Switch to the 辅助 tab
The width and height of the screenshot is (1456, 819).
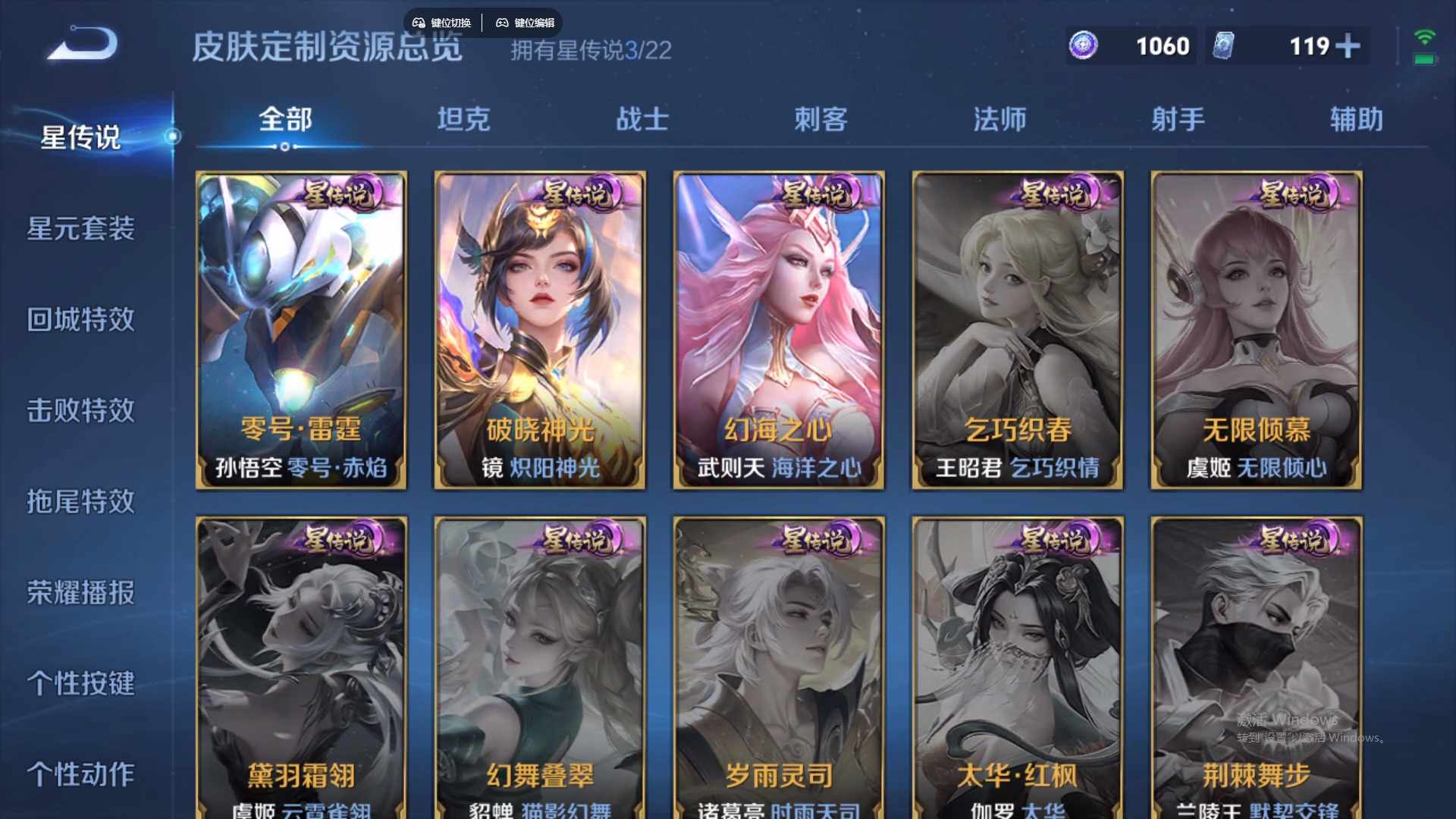[x=1355, y=119]
